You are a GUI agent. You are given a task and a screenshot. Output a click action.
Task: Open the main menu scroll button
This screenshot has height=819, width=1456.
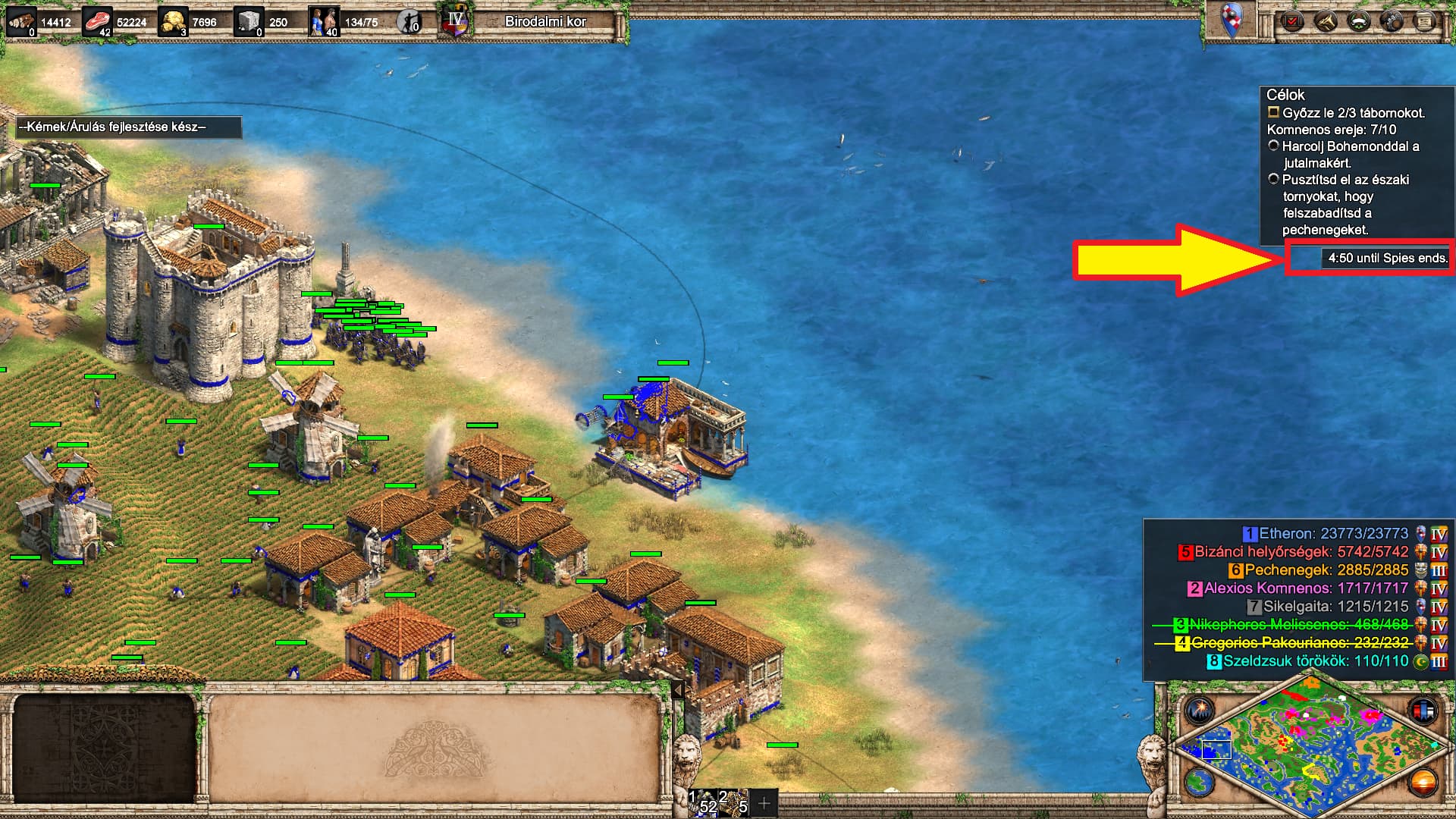tap(1425, 21)
